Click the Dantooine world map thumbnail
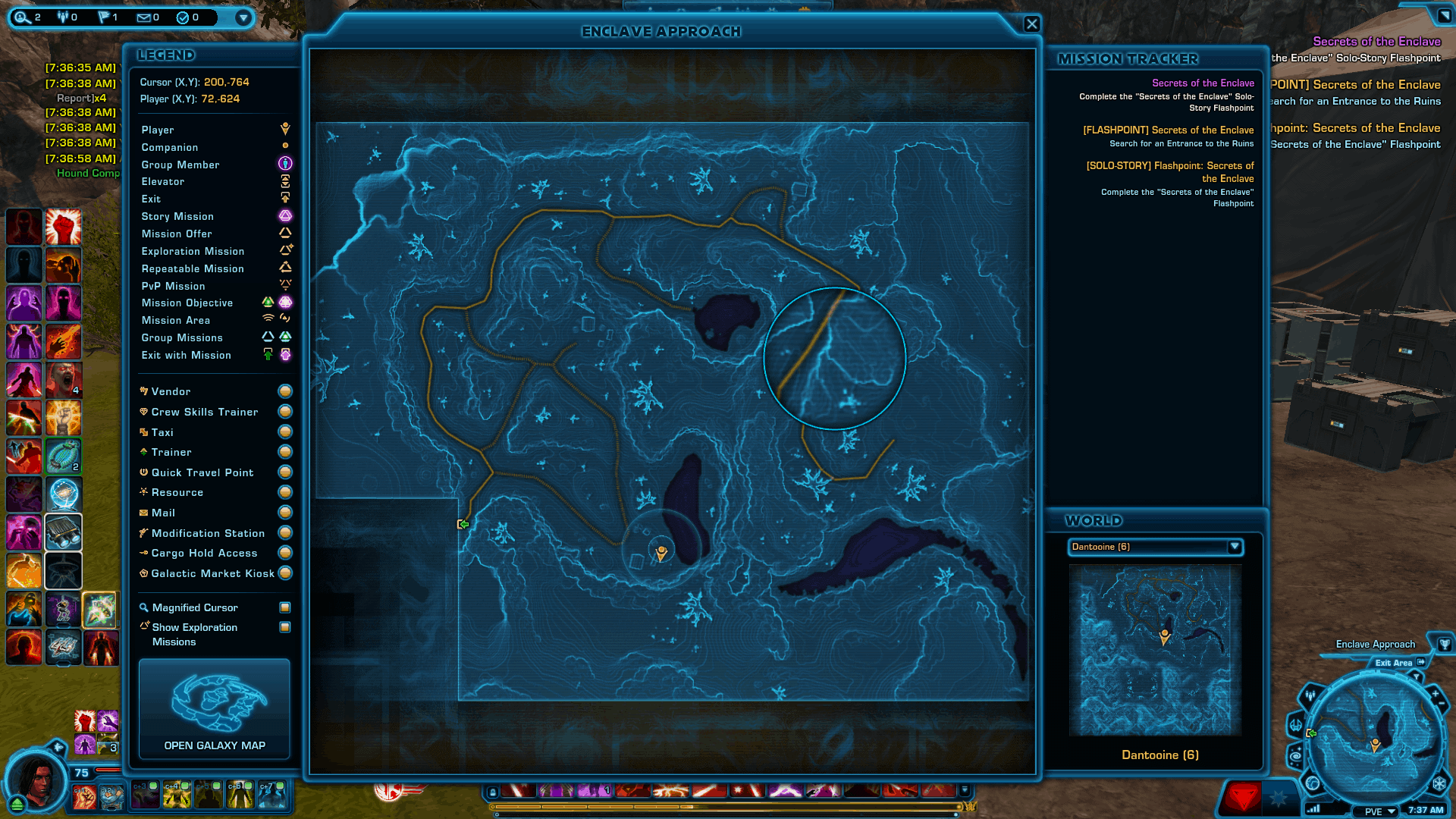Image resolution: width=1456 pixels, height=819 pixels. [x=1155, y=650]
